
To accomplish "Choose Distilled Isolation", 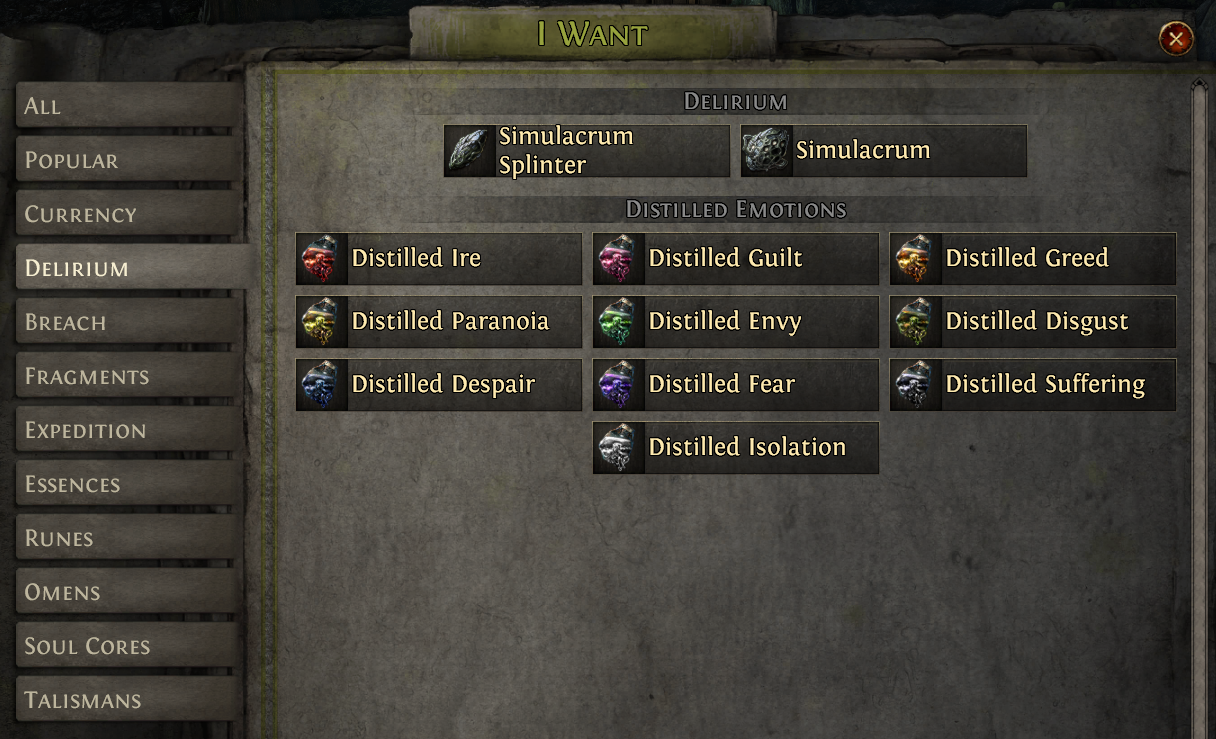I will click(736, 448).
